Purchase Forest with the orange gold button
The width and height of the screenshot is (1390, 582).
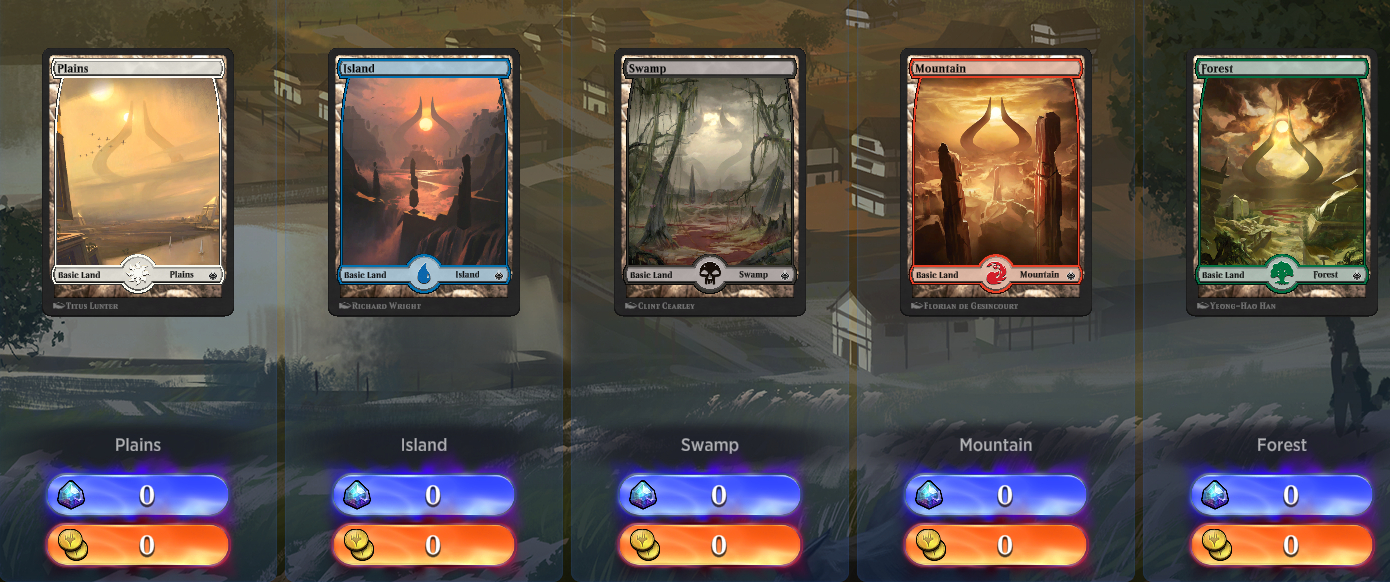coord(1282,545)
